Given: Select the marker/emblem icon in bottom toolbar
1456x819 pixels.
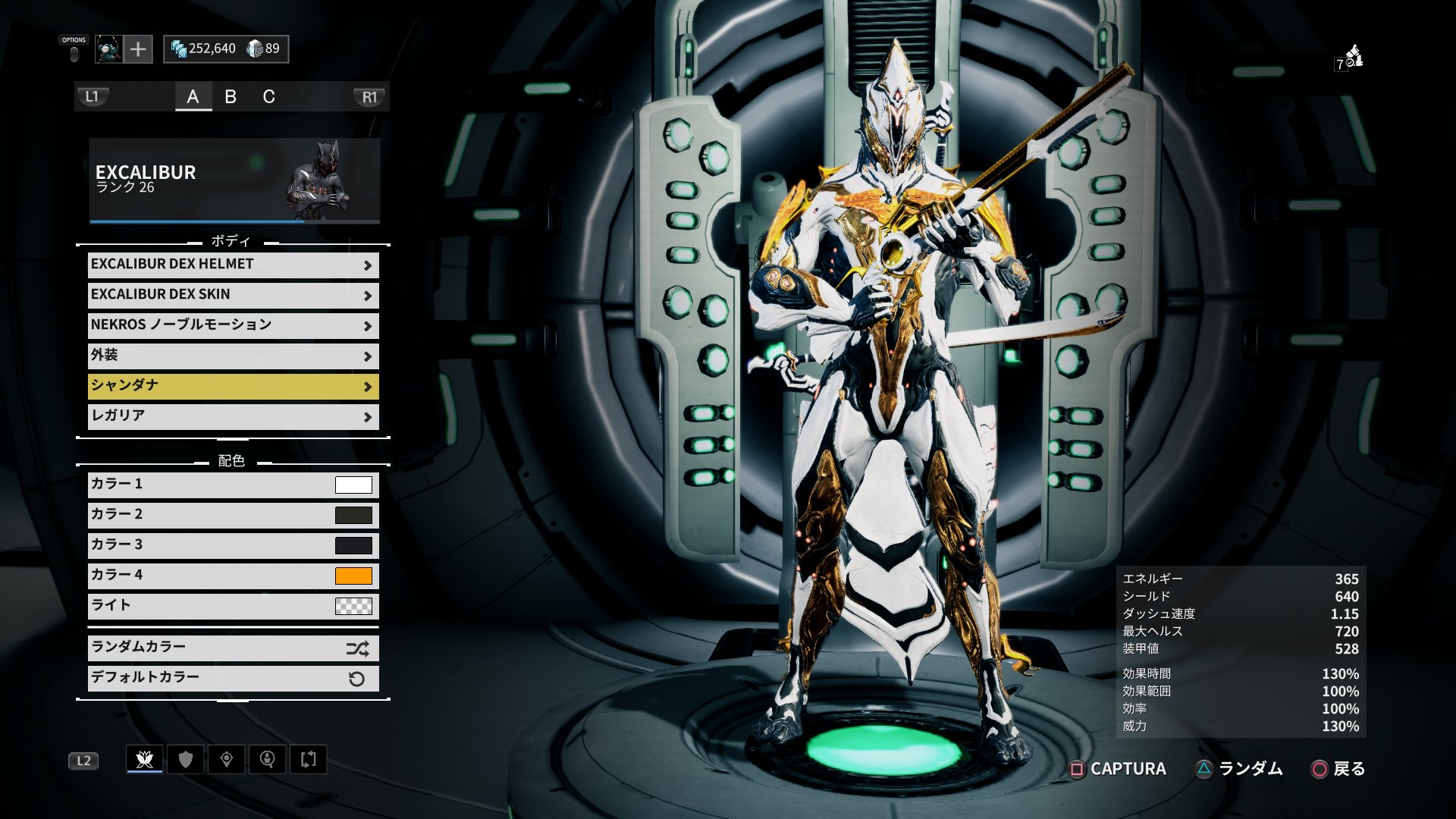Looking at the screenshot, I should (x=225, y=758).
